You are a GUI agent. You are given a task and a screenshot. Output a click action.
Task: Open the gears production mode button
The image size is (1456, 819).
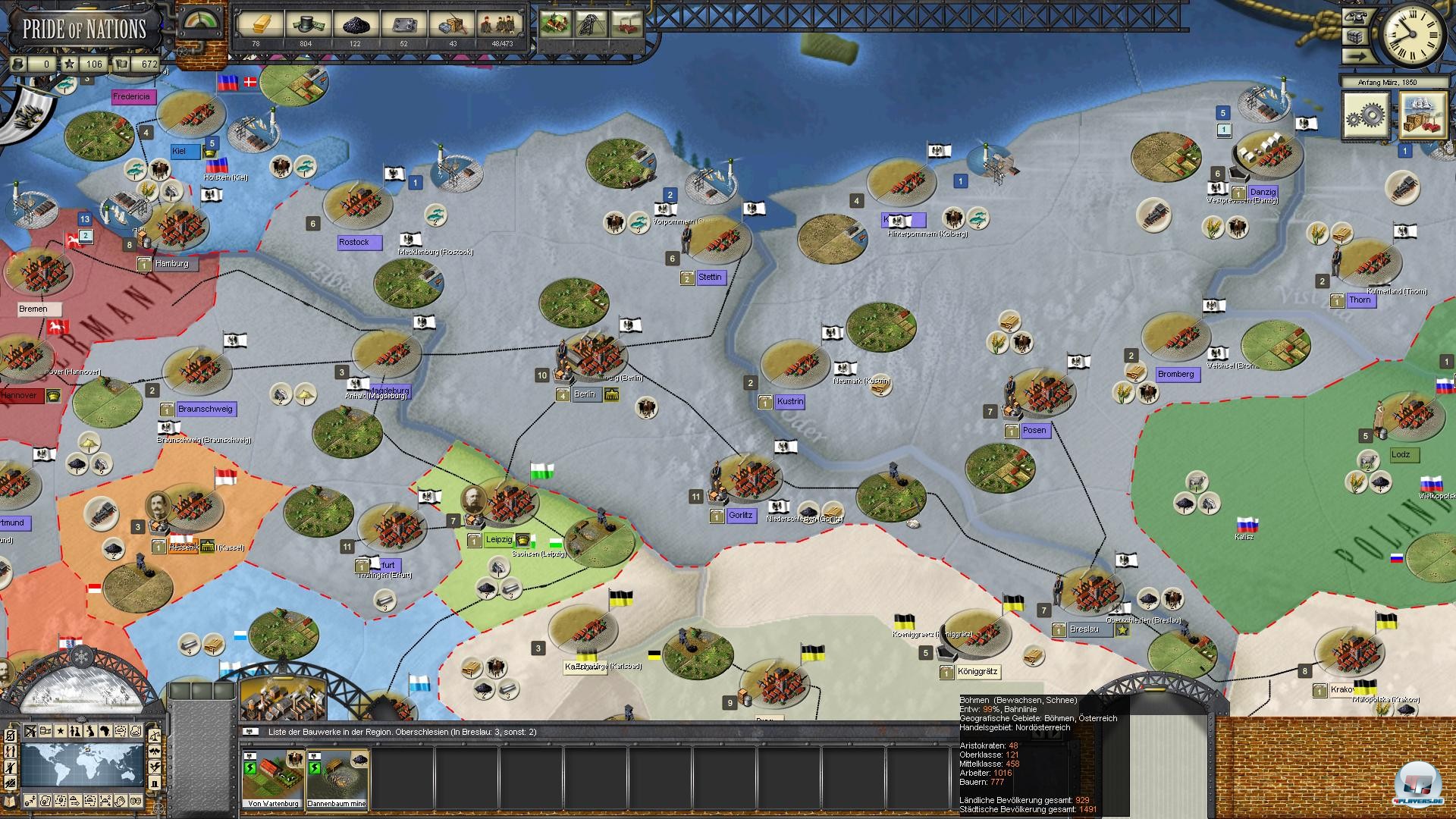(1367, 115)
